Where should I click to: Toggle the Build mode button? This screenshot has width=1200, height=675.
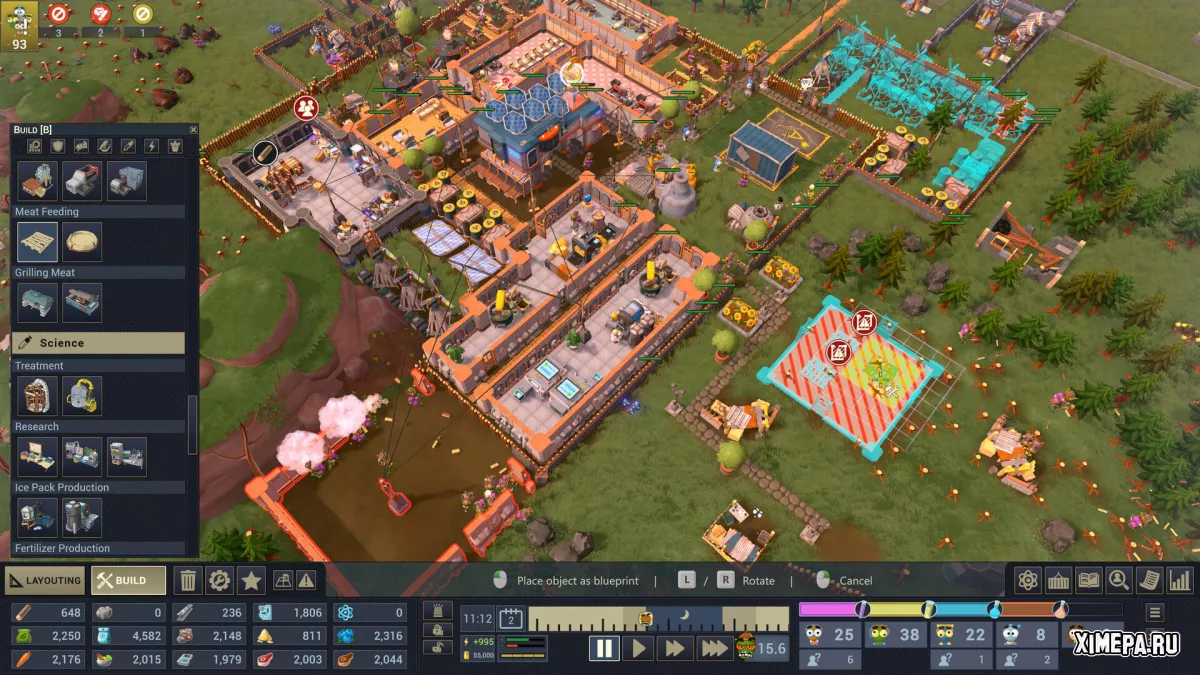coord(128,580)
